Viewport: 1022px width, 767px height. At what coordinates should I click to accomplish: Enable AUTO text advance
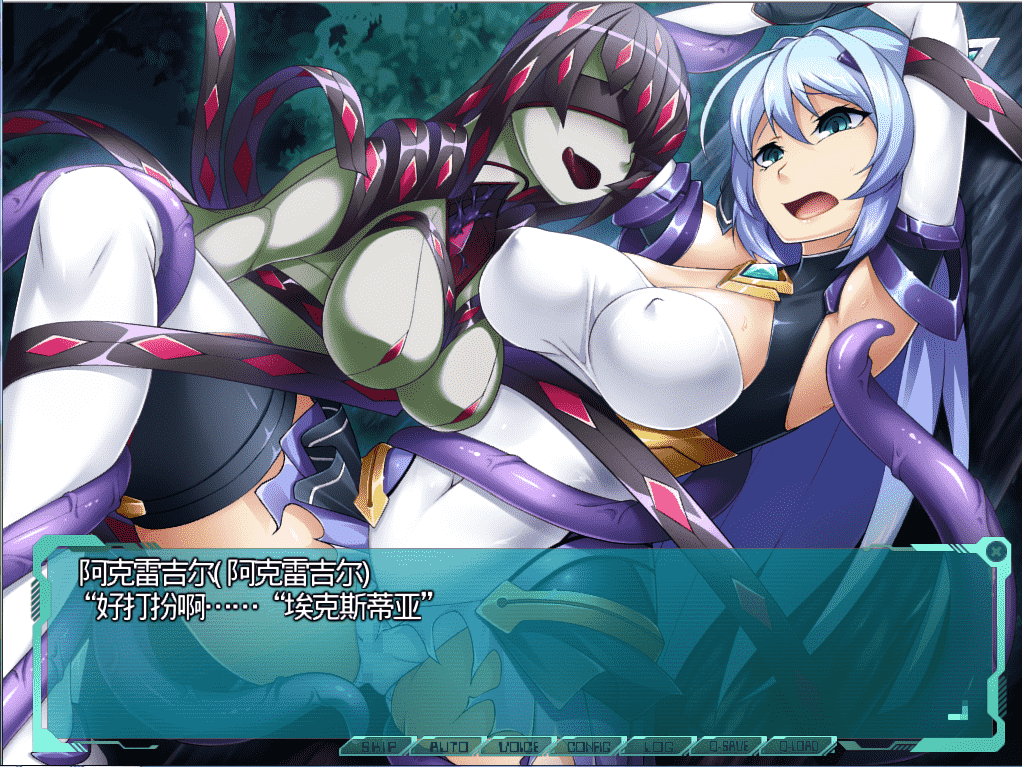coord(448,746)
